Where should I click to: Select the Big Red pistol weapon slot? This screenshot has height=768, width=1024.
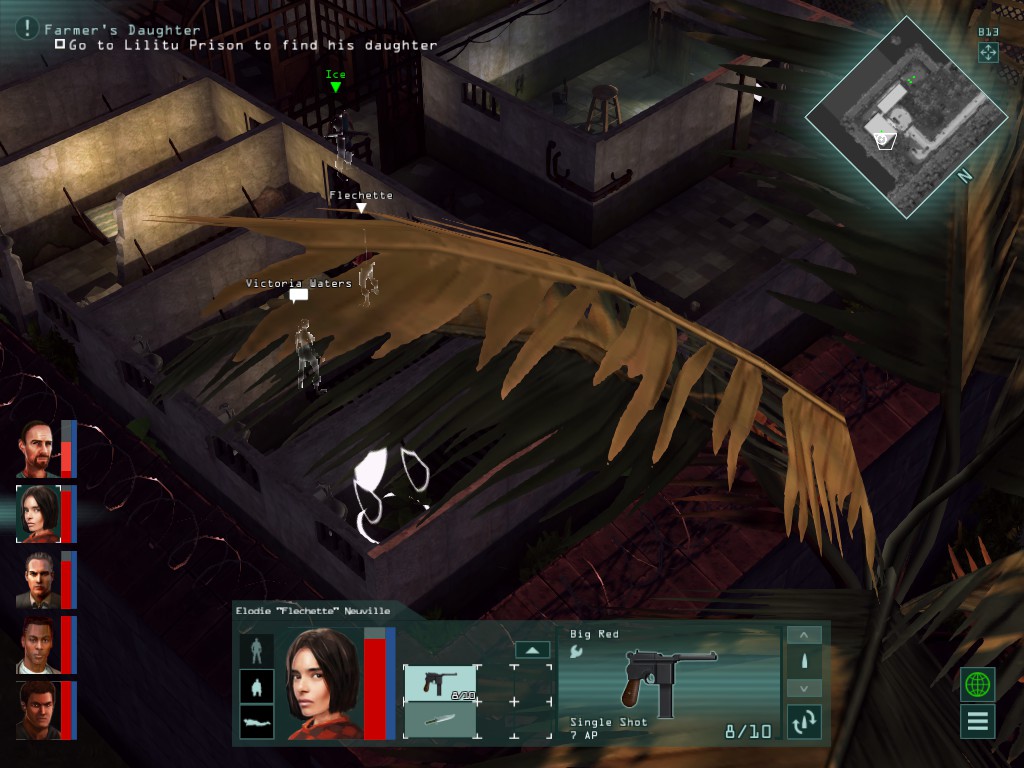point(439,683)
